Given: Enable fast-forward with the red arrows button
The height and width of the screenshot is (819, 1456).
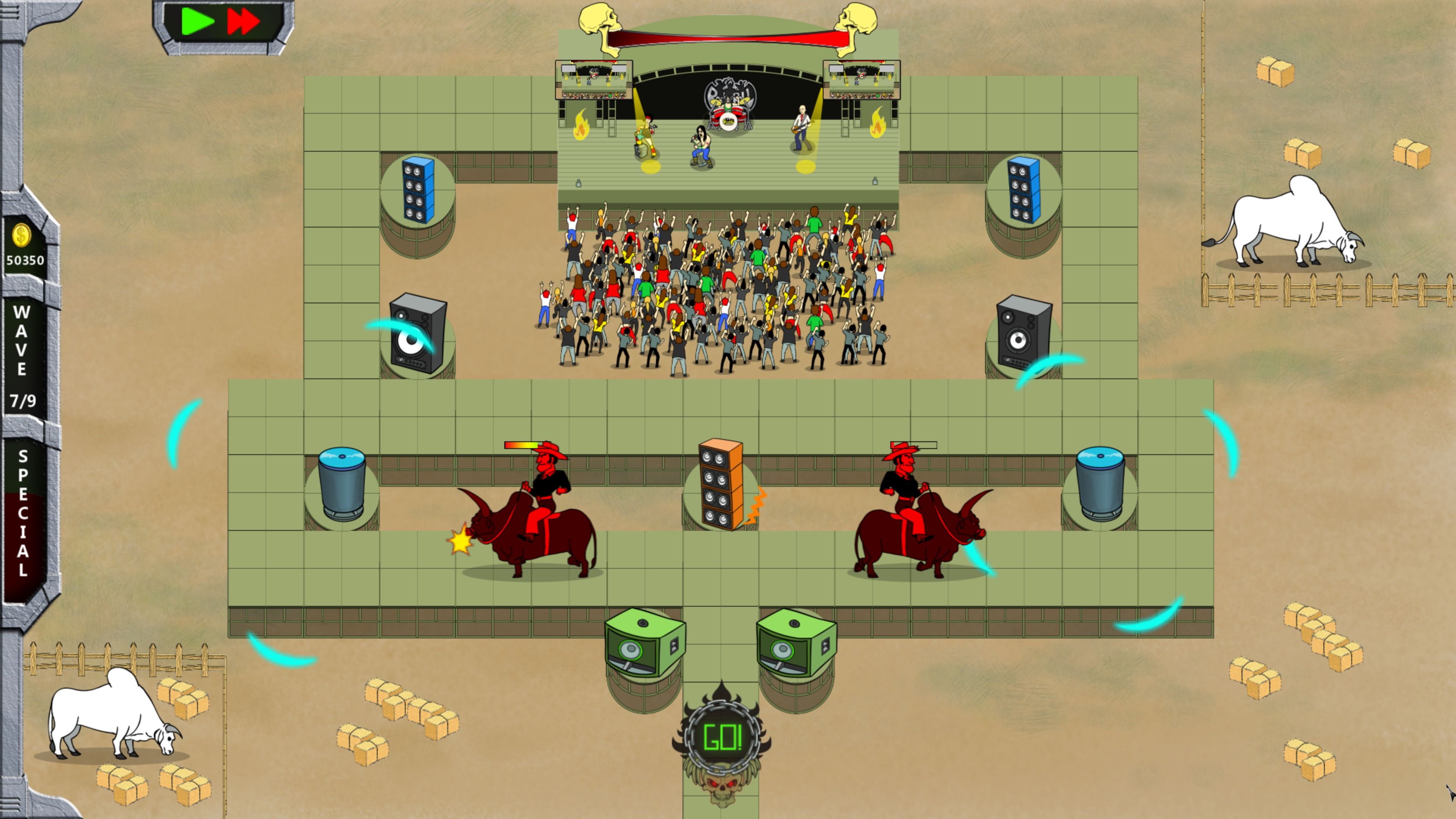Looking at the screenshot, I should [x=243, y=20].
